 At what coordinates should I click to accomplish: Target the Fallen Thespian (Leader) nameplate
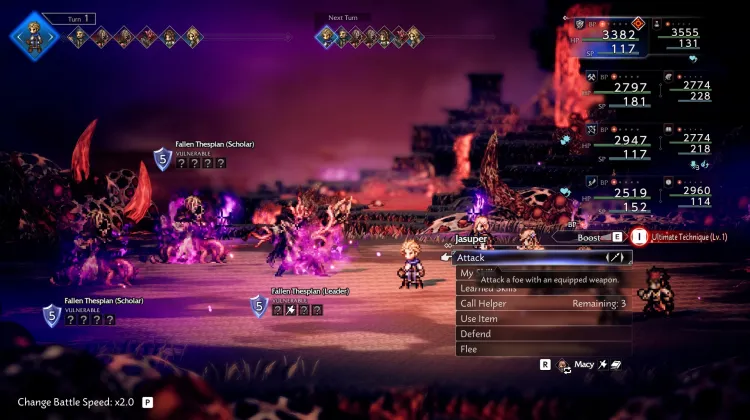pyautogui.click(x=311, y=292)
